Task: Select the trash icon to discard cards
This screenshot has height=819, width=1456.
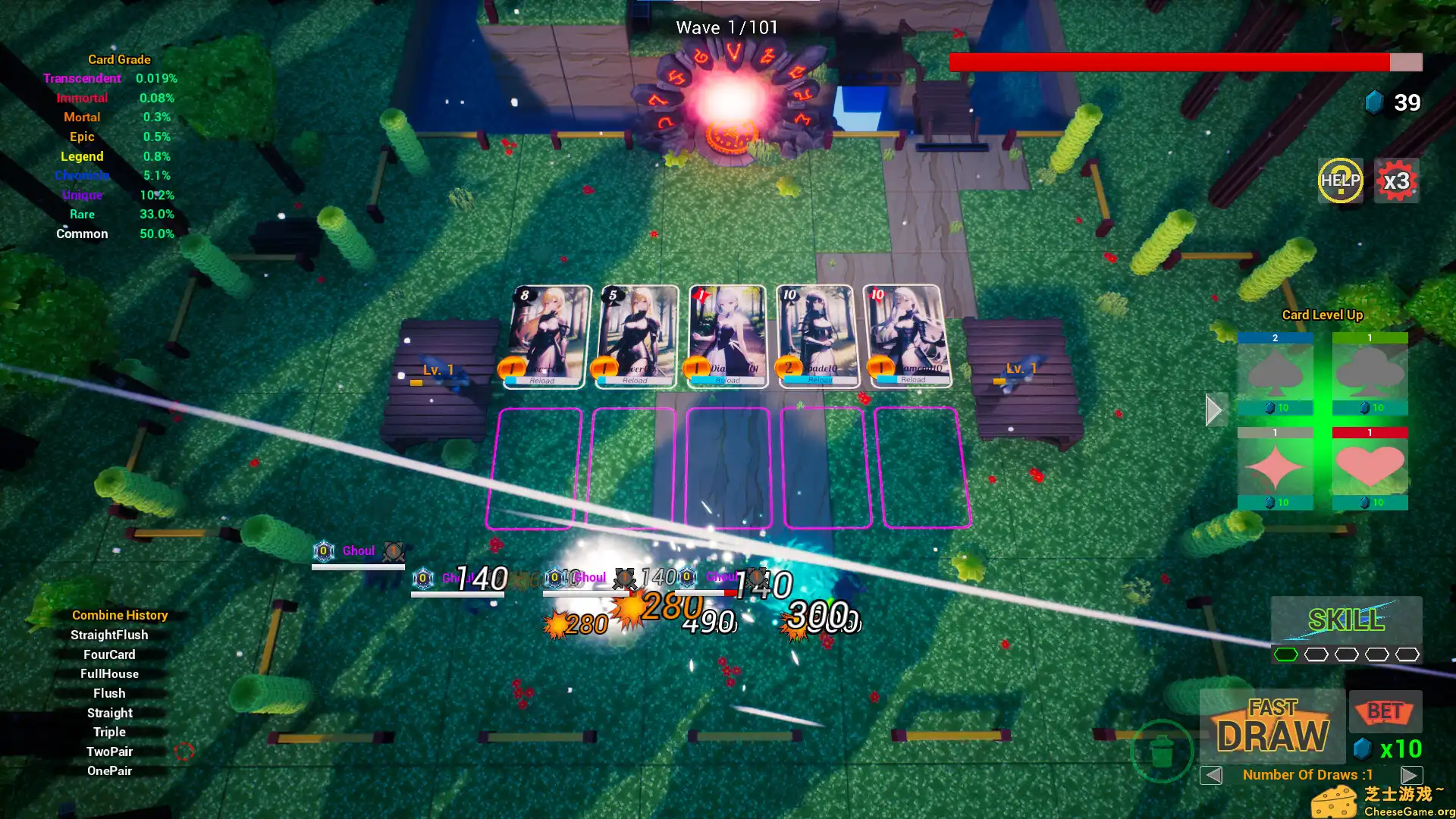Action: click(x=1164, y=749)
